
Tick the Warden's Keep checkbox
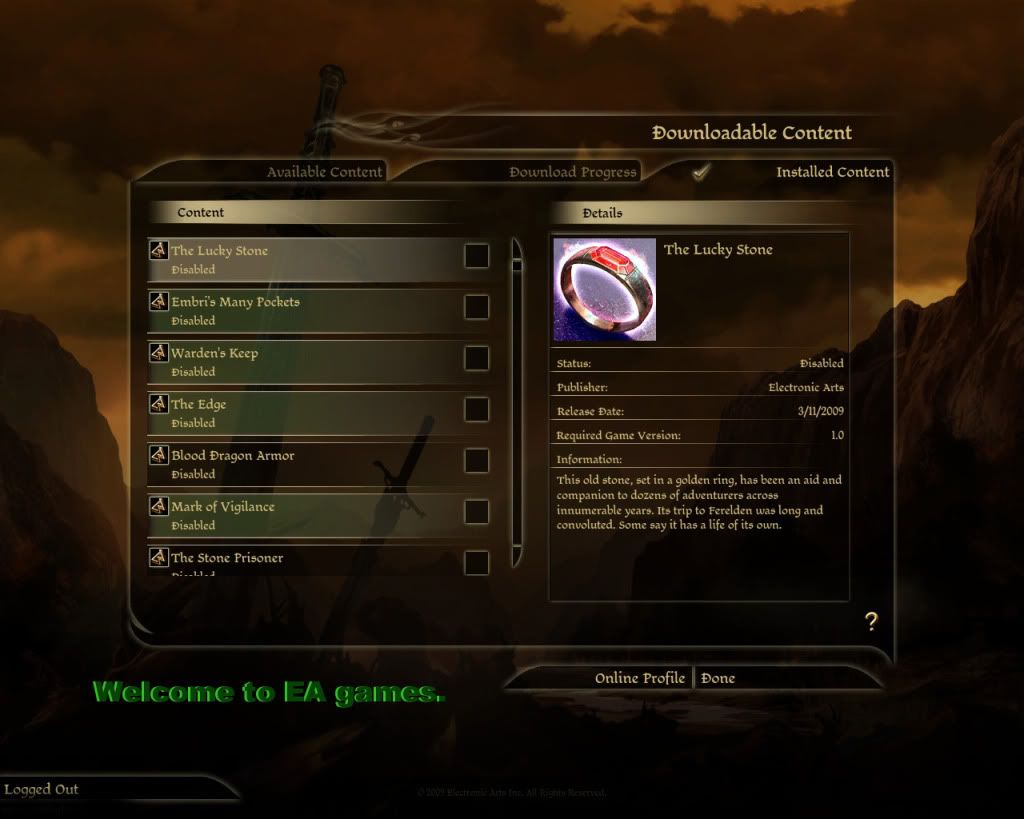coord(477,358)
